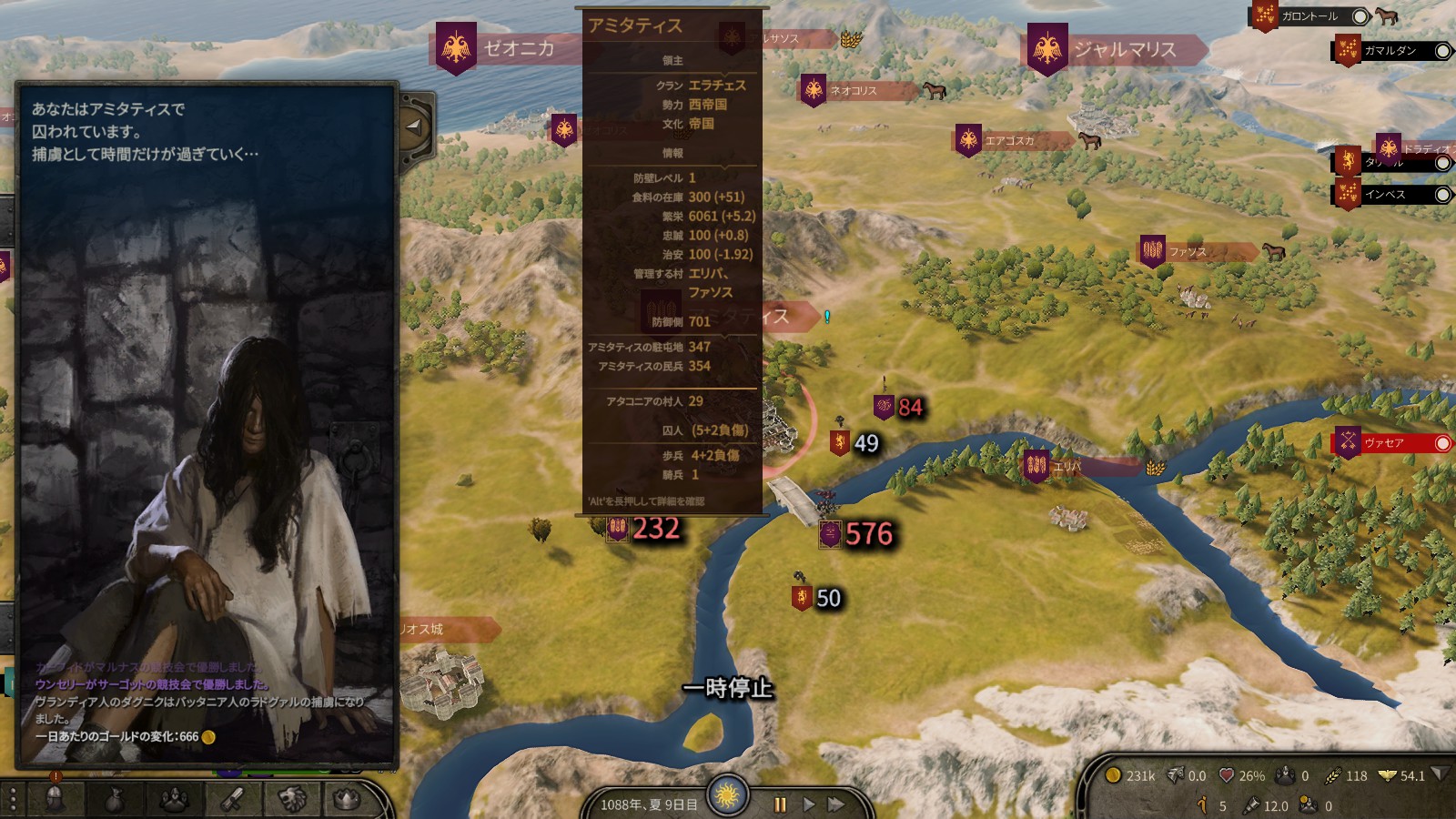Collapse the captivity panel with side arrow

pyautogui.click(x=415, y=126)
